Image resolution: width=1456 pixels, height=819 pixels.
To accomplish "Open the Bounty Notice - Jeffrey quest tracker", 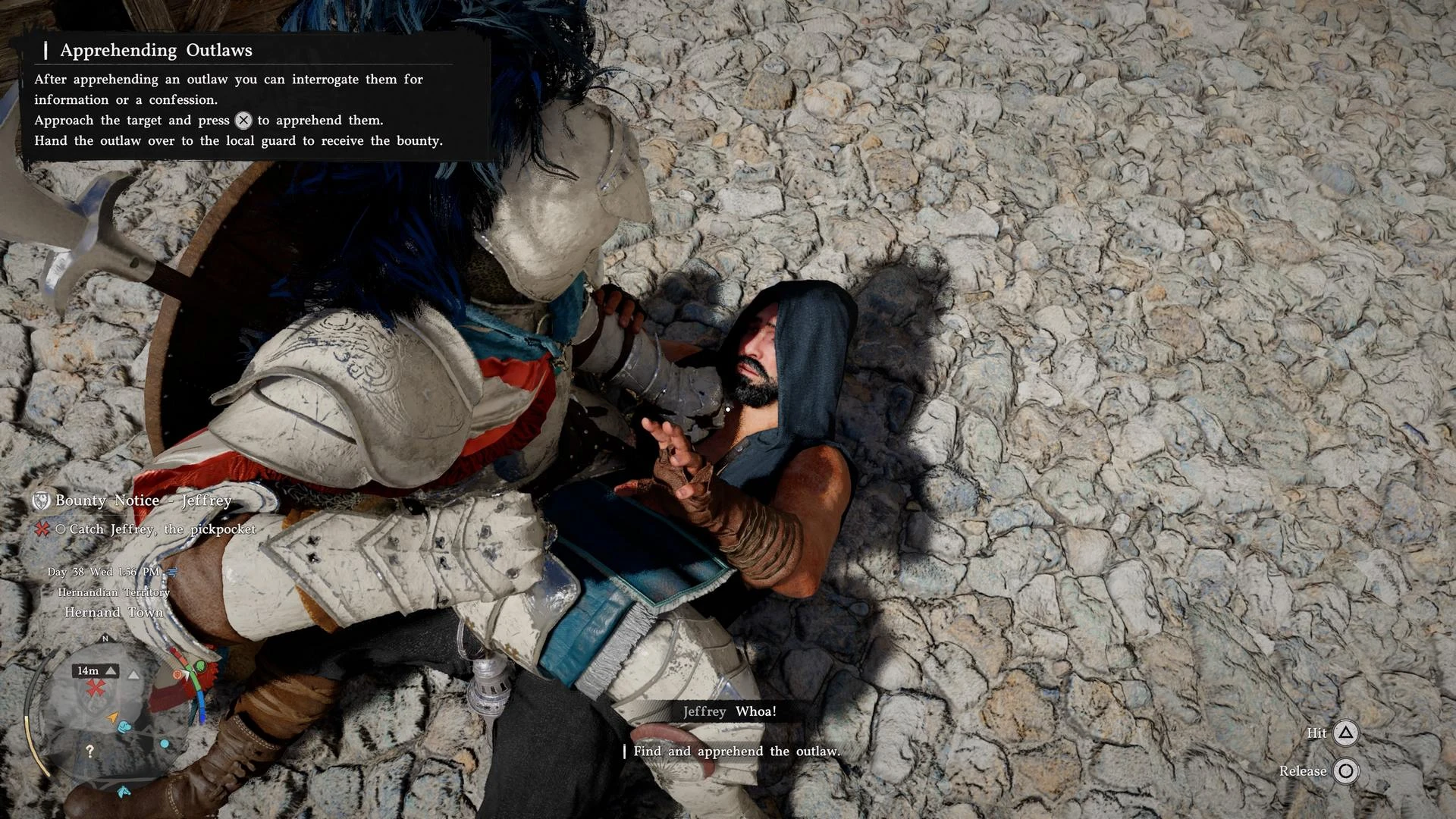I will [143, 500].
